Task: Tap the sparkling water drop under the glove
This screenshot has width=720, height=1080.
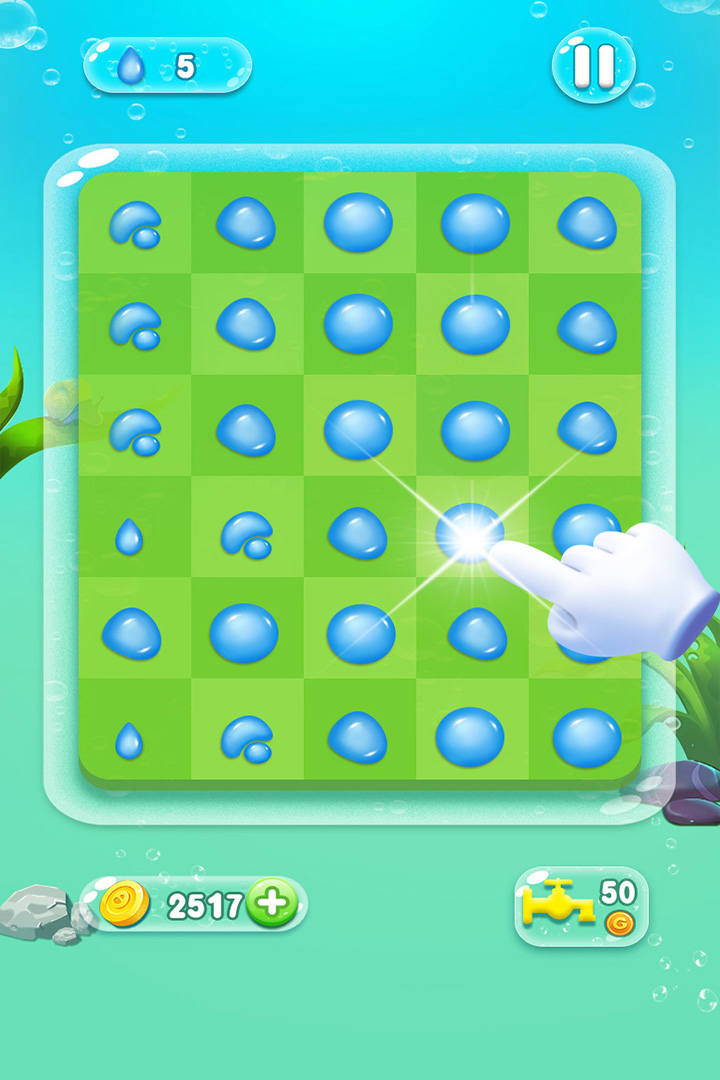Action: tap(470, 534)
